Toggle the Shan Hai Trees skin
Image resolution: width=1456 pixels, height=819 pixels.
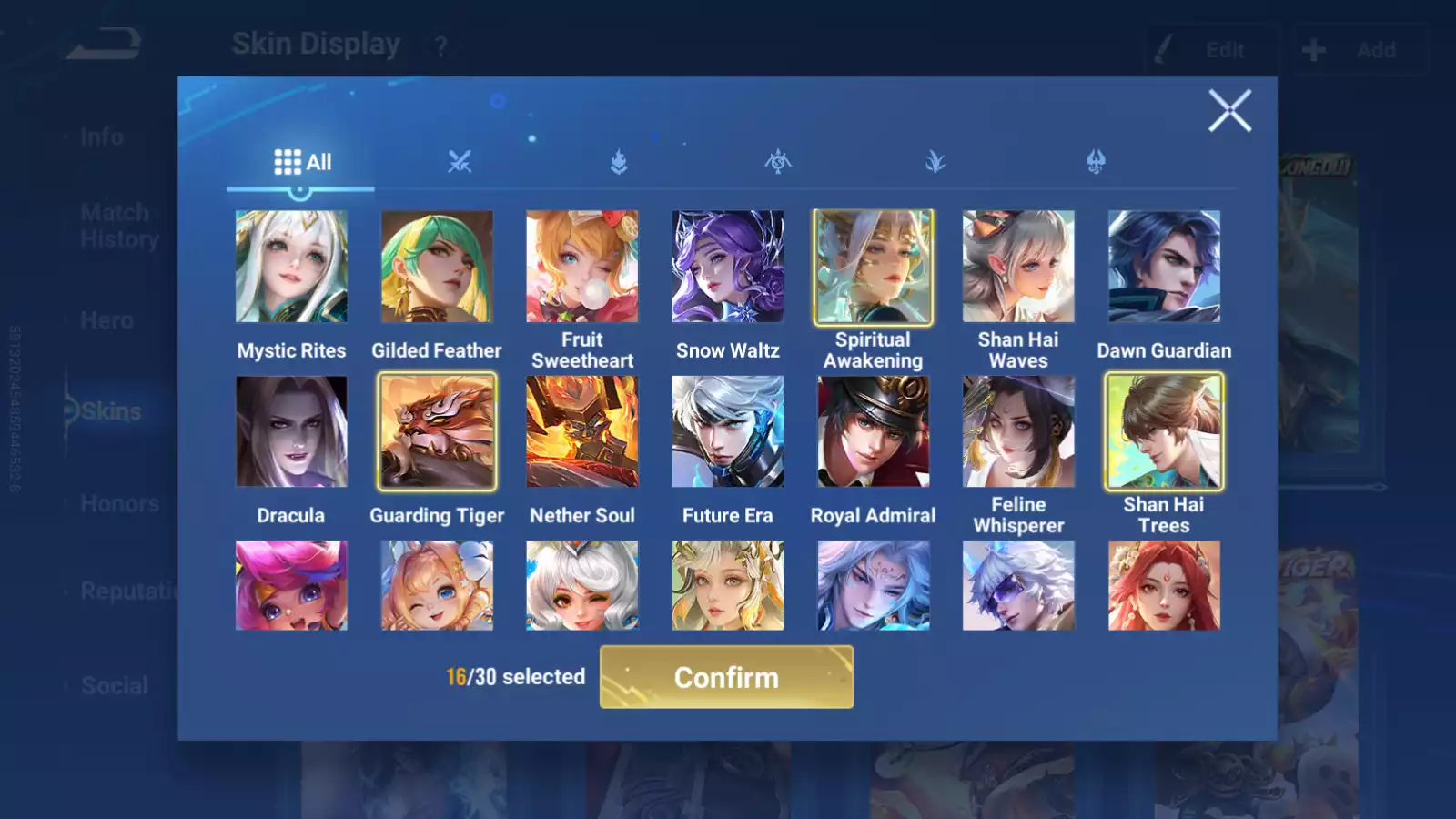[x=1164, y=431]
